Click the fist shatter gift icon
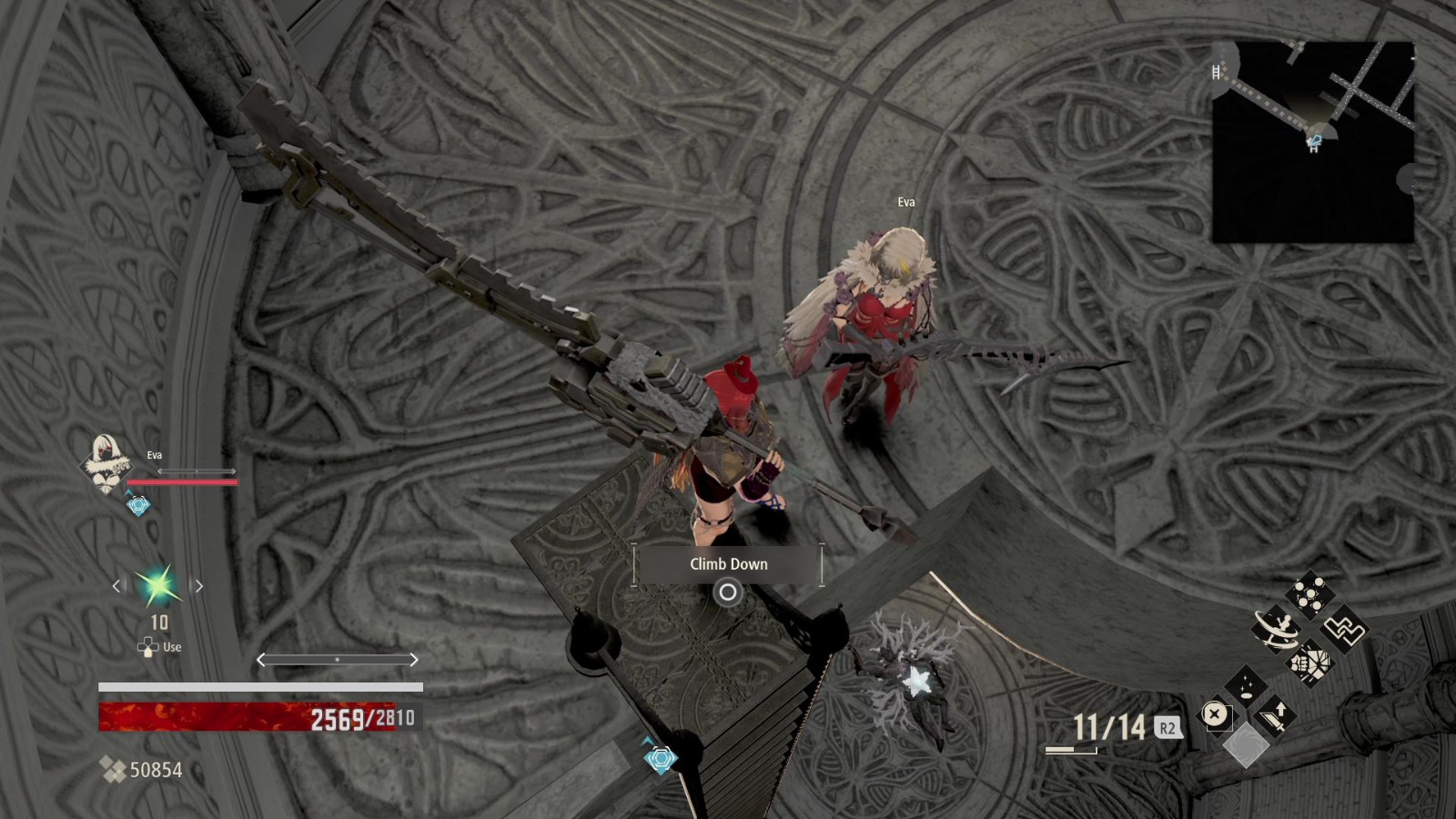 [1309, 664]
